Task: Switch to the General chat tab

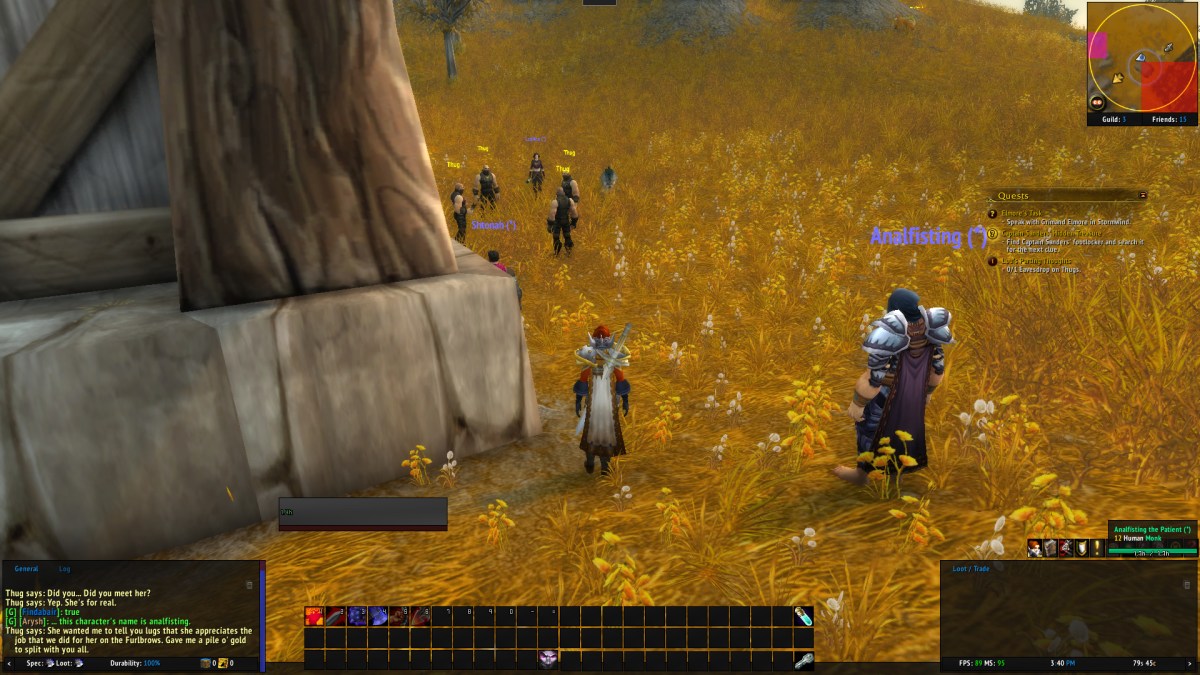Action: [x=25, y=568]
